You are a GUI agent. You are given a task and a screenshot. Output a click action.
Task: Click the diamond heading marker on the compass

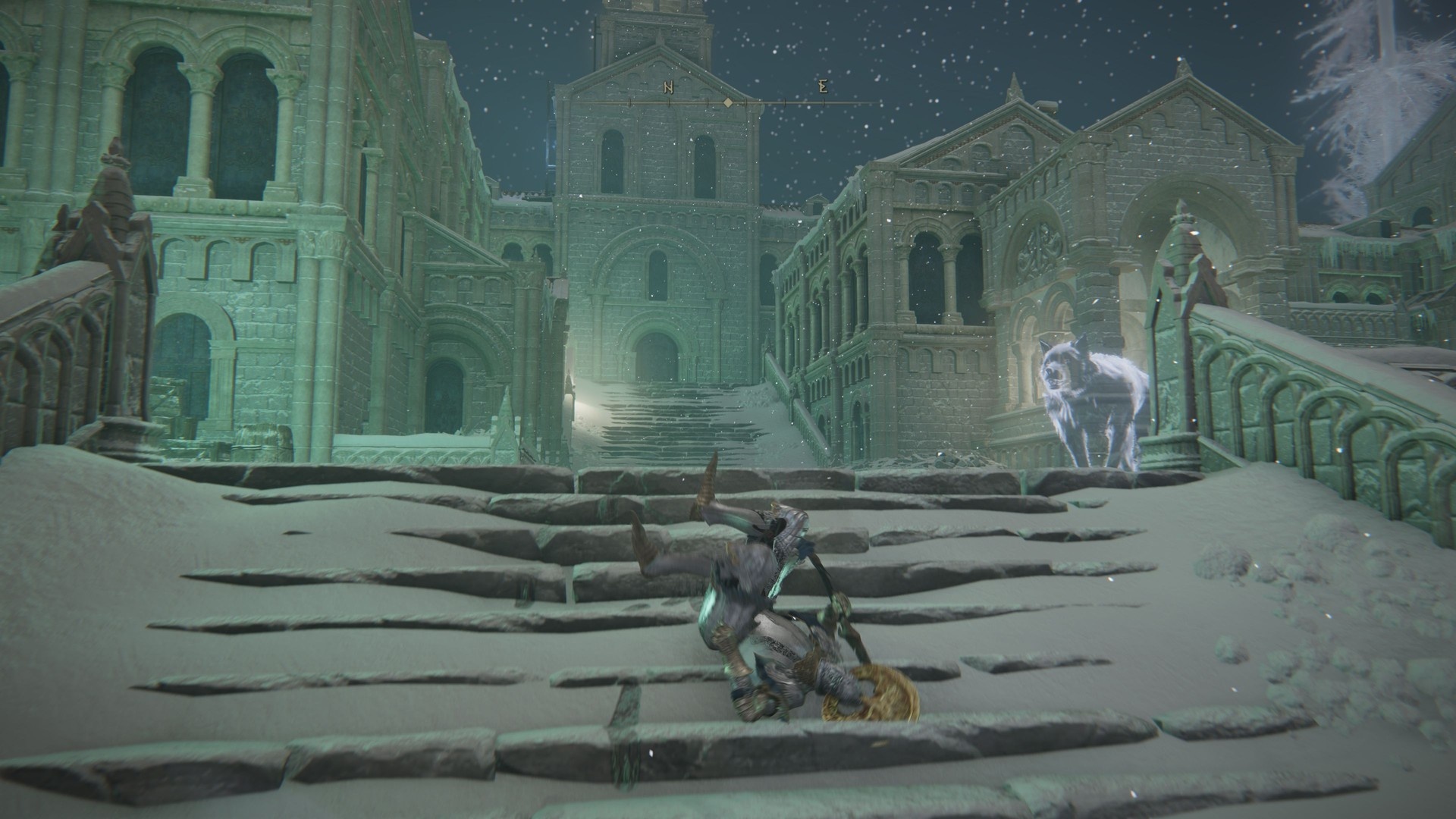click(x=727, y=102)
